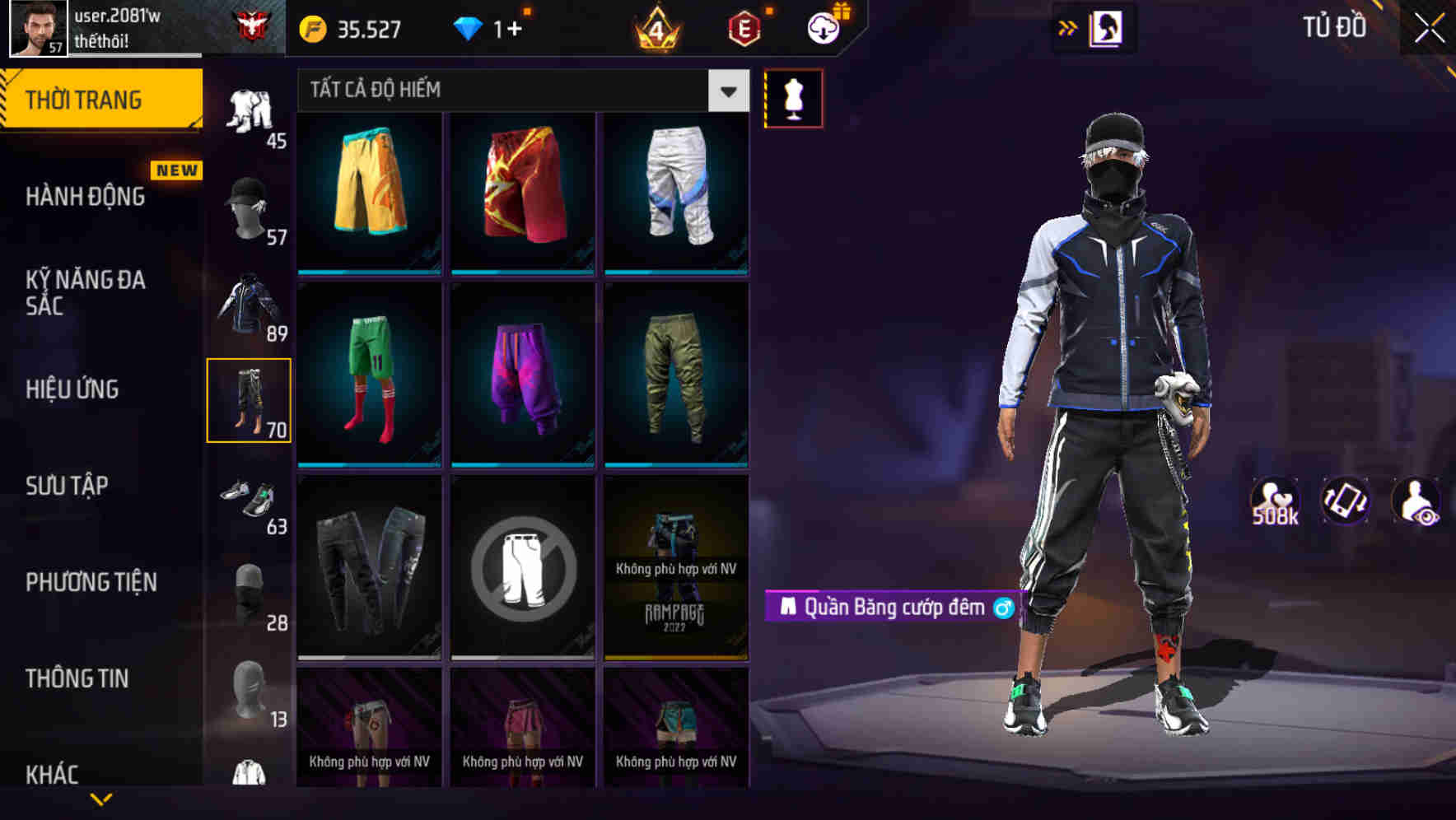This screenshot has height=820, width=1456.
Task: Collapse the wardrobe panel with the double arrows
Action: pyautogui.click(x=1068, y=26)
